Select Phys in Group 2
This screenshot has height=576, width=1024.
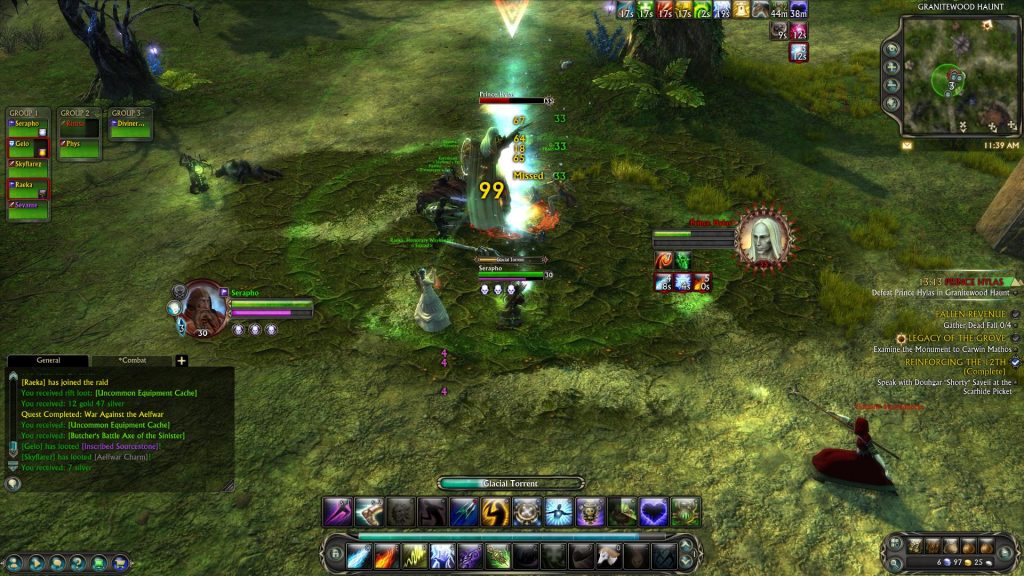(x=79, y=144)
